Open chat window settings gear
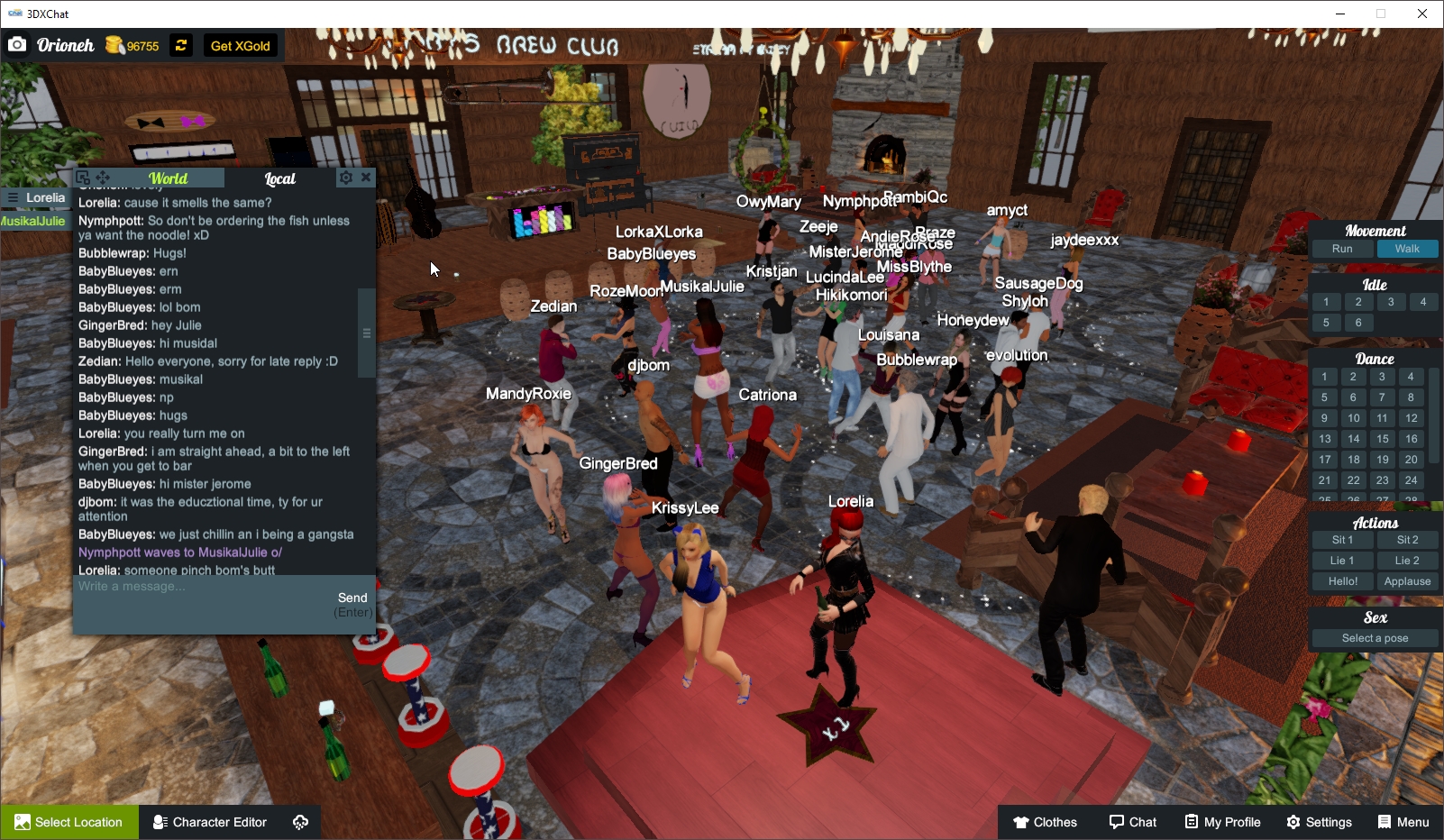This screenshot has width=1444, height=840. pyautogui.click(x=345, y=178)
